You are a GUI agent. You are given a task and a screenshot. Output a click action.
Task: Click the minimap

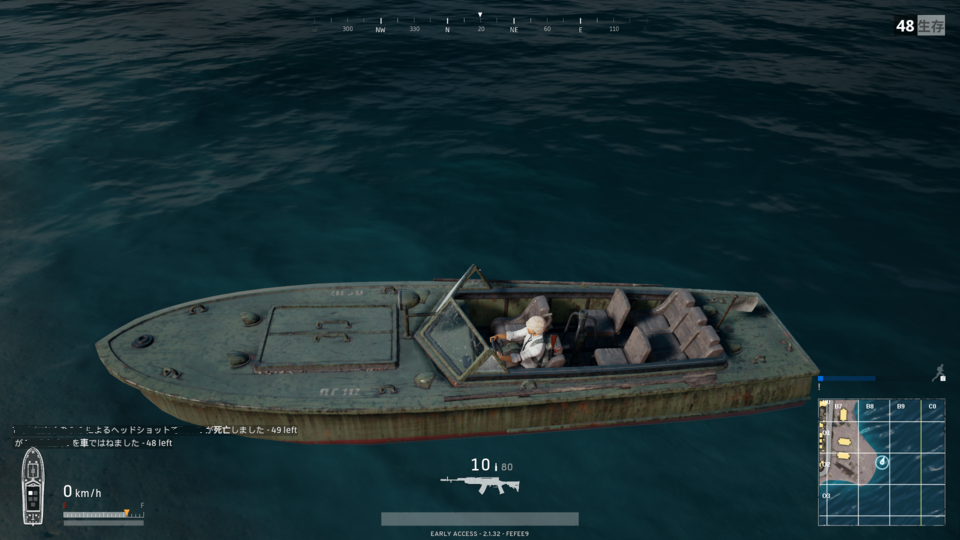pos(881,461)
